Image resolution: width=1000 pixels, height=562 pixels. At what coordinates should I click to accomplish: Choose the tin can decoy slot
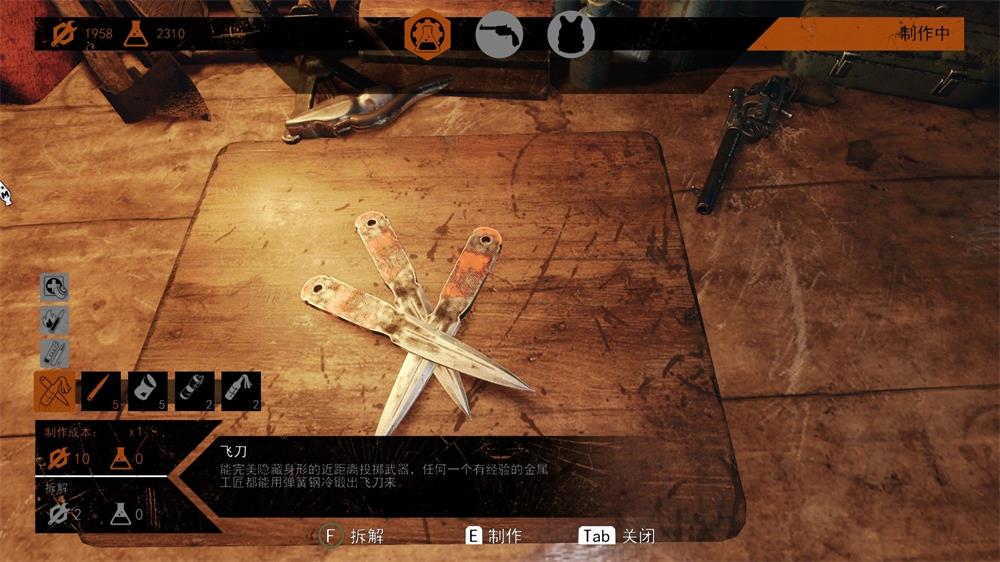[148, 391]
